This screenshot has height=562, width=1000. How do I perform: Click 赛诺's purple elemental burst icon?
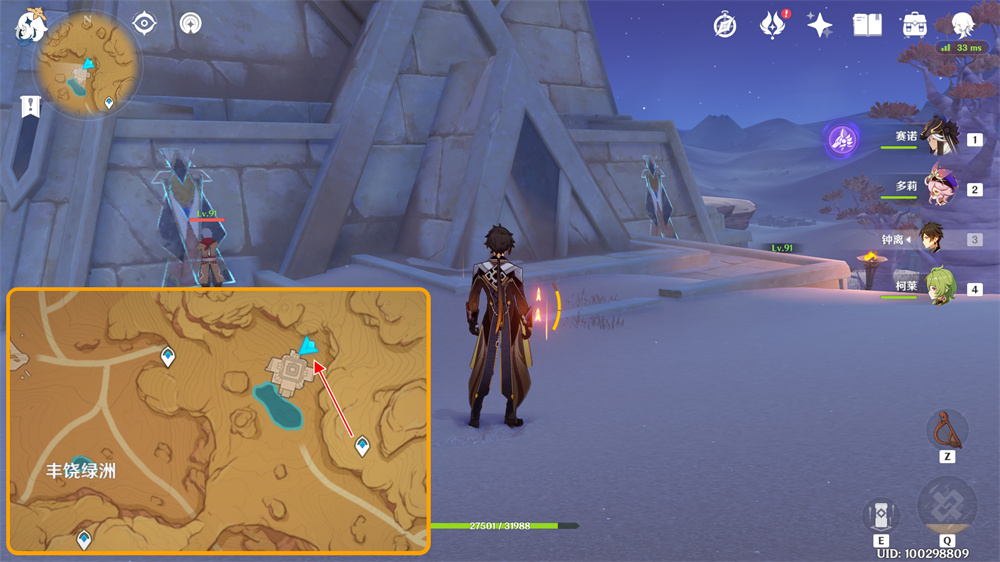[842, 140]
